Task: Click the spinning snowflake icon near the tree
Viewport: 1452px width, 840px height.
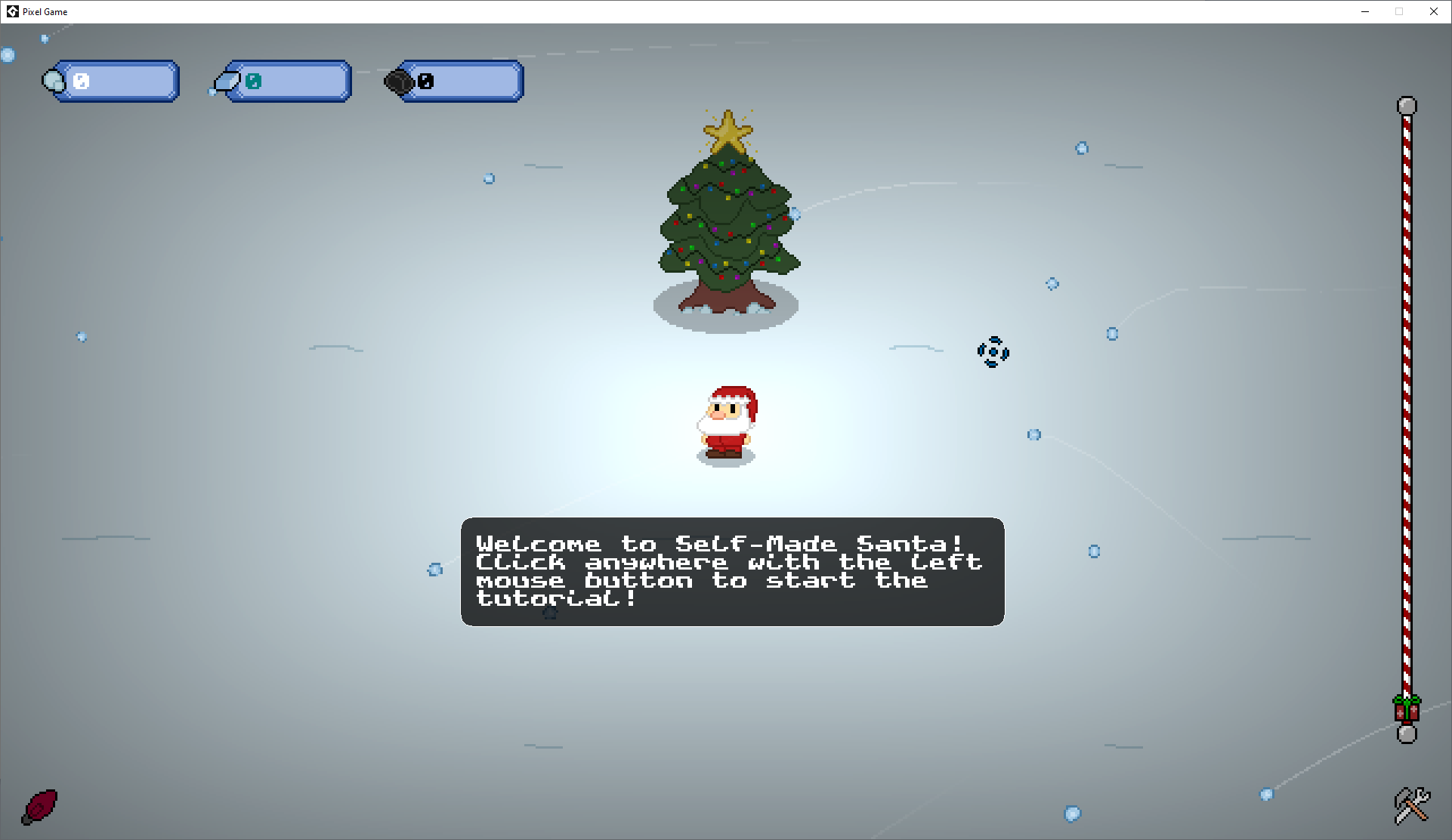Action: [x=993, y=352]
